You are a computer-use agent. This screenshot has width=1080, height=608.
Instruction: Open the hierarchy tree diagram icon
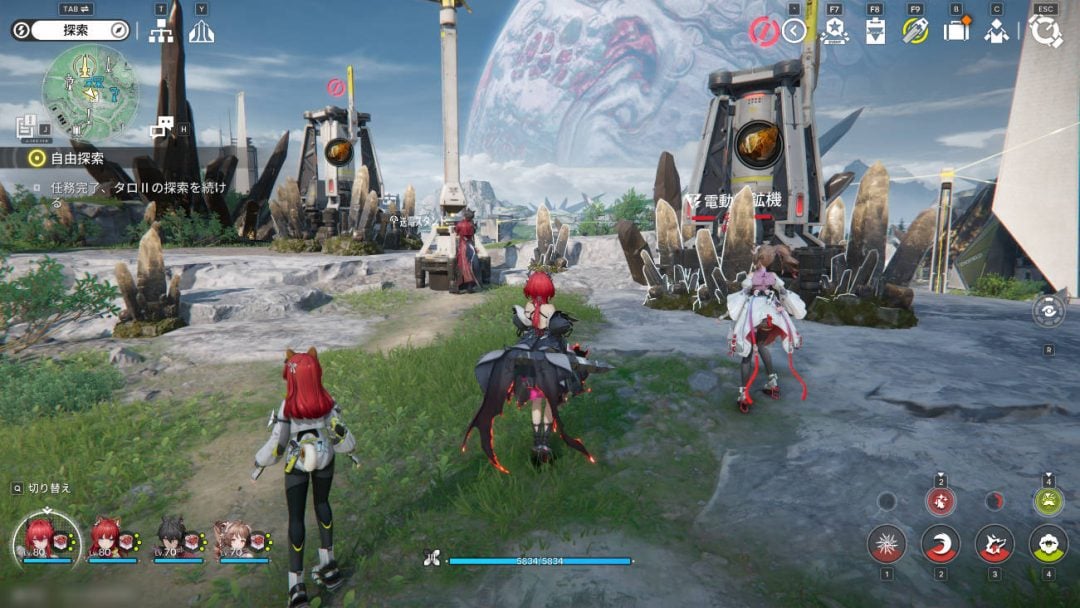pos(161,31)
